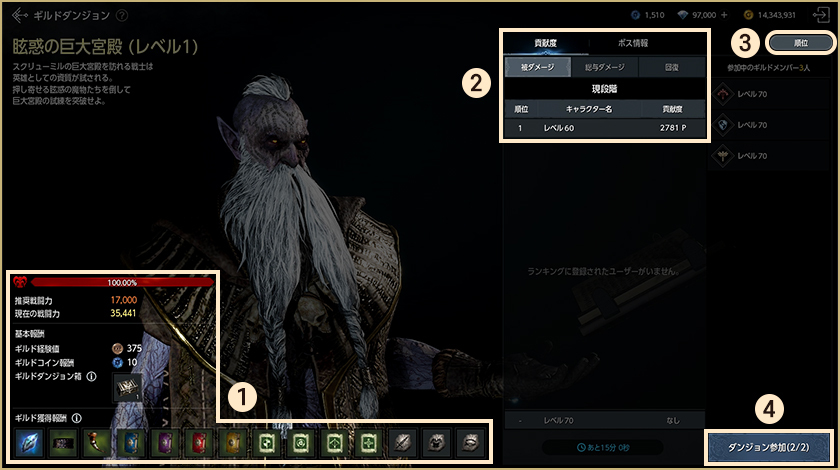Viewport: 840px width, 470px height.
Task: Switch to the 貢献度 tab
Action: tap(546, 43)
